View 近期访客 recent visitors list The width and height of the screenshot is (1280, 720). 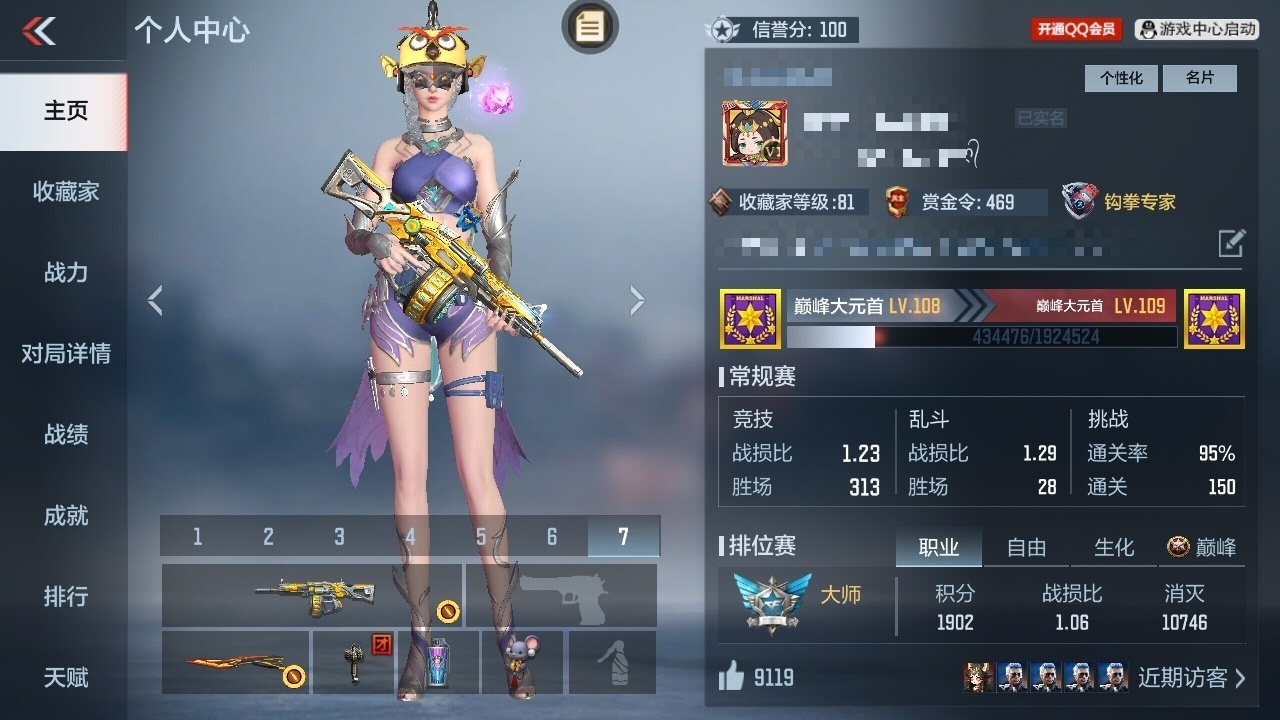click(x=1190, y=678)
